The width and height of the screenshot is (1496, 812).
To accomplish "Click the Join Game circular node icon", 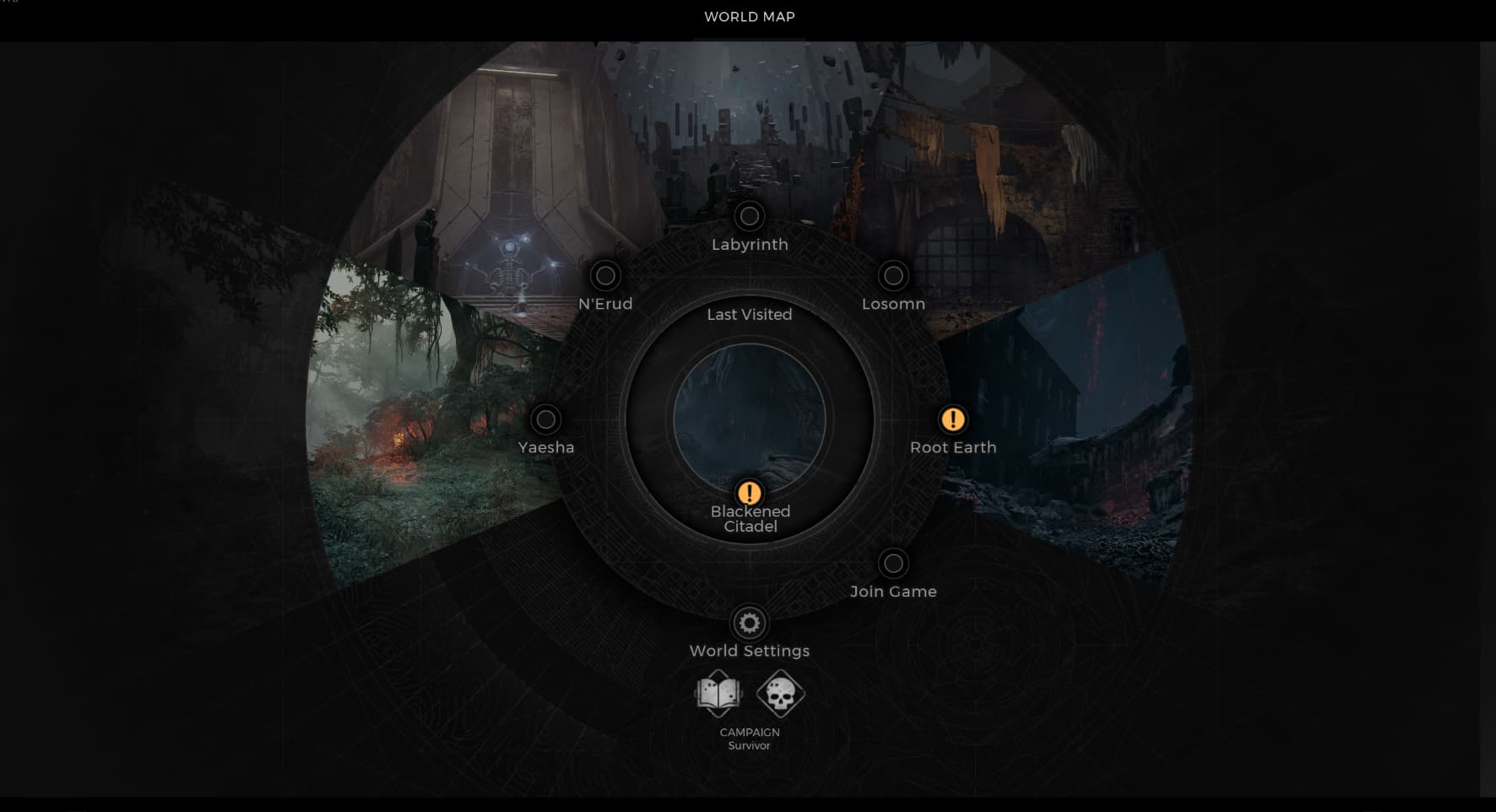I will tap(893, 564).
